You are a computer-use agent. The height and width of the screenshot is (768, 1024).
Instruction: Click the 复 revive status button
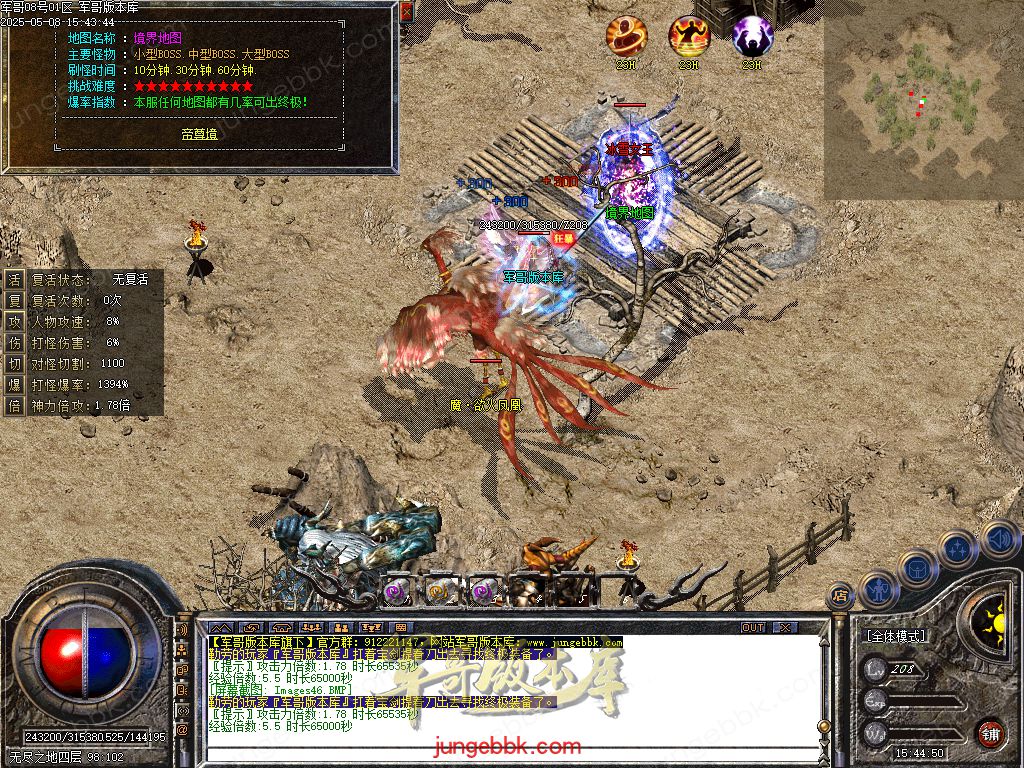[14, 280]
